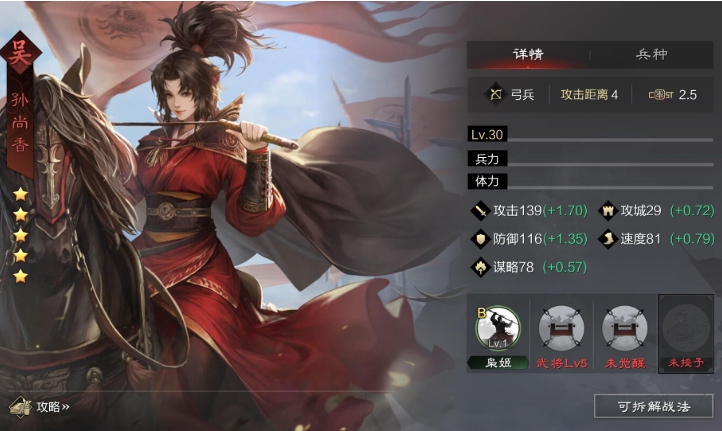Open the 攻略 strategy guide link
The height and width of the screenshot is (431, 722).
pyautogui.click(x=41, y=407)
